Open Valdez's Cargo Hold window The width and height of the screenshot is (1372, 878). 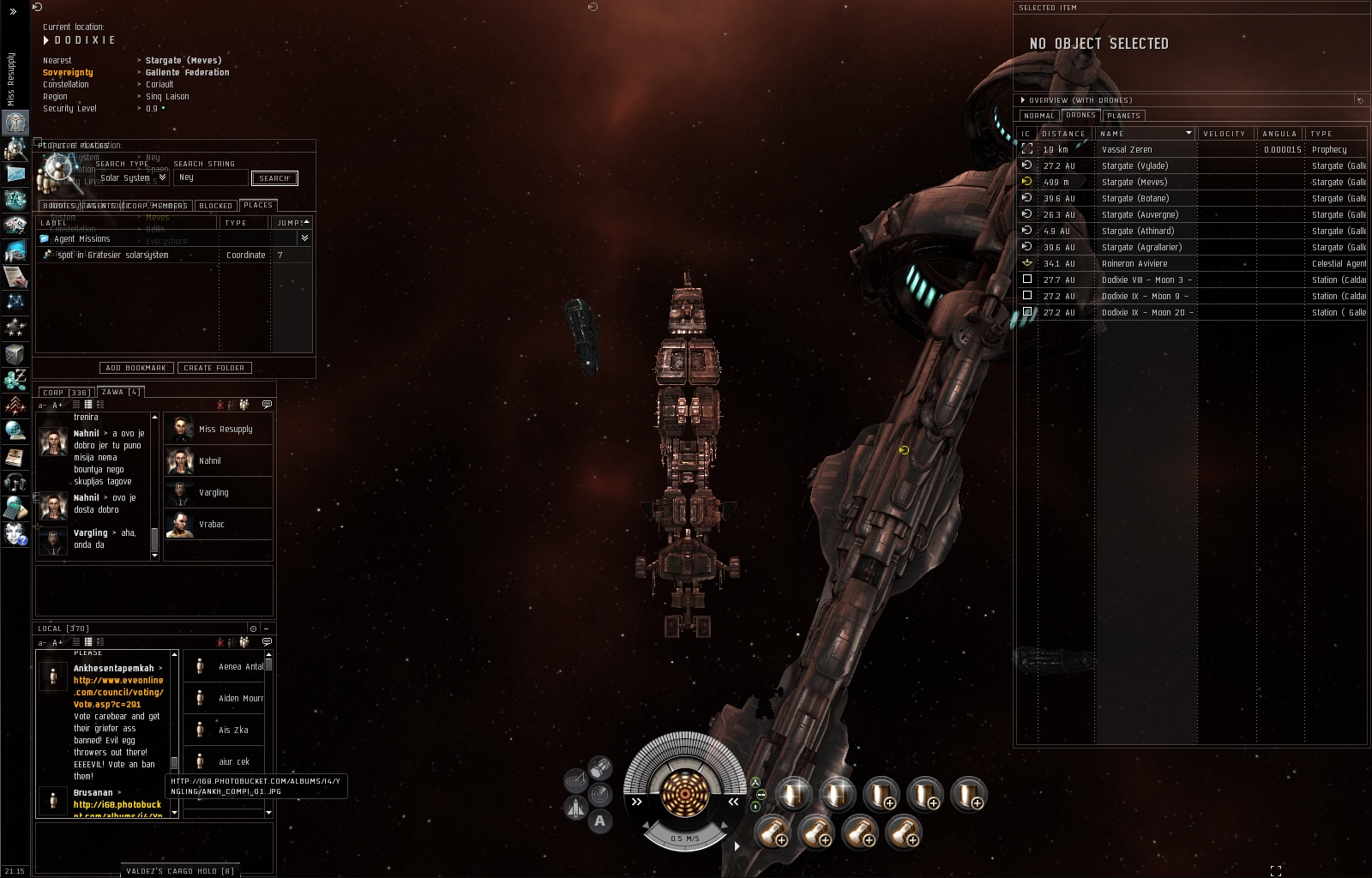point(180,871)
